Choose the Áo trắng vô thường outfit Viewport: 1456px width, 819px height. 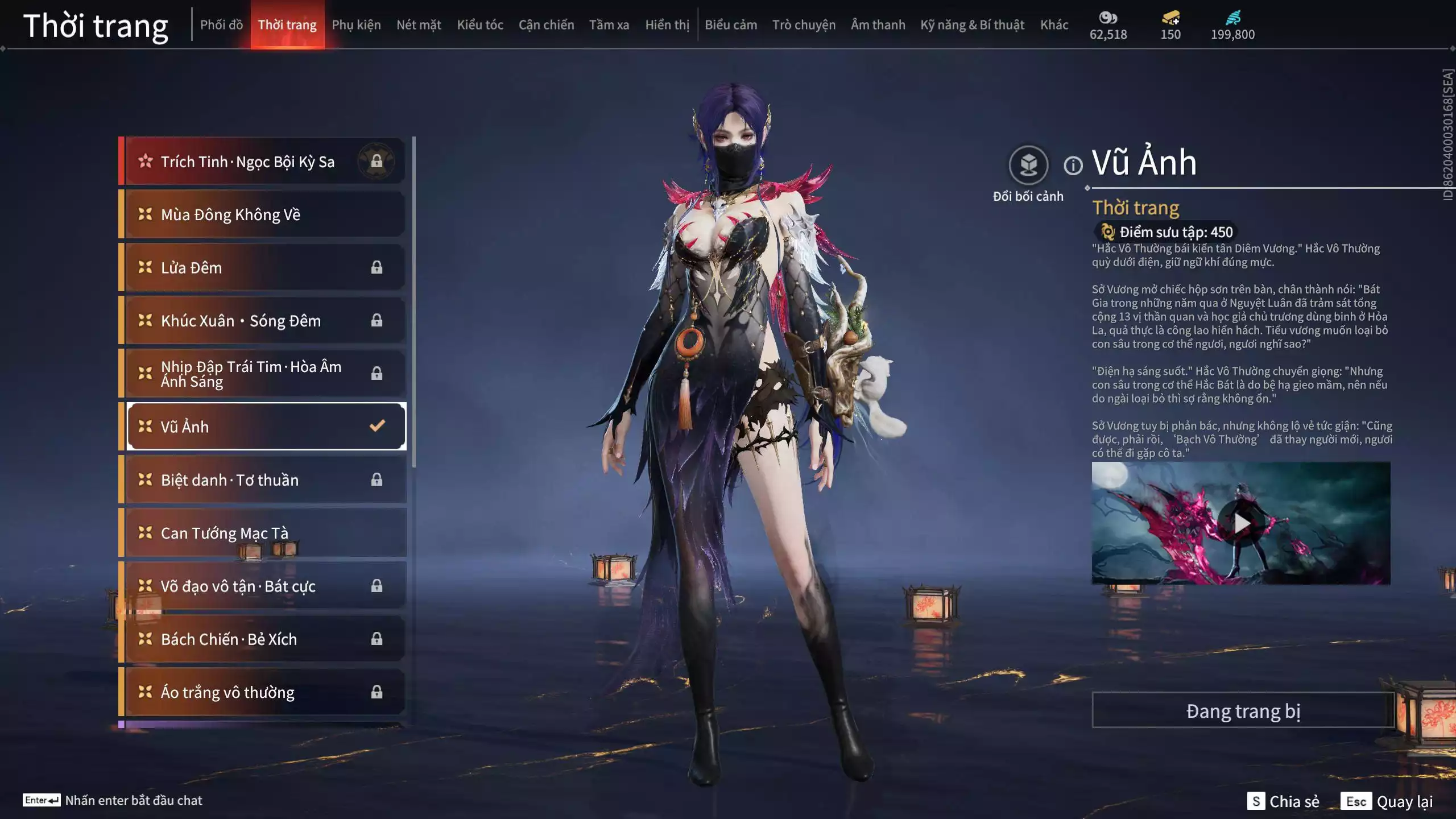coord(264,692)
